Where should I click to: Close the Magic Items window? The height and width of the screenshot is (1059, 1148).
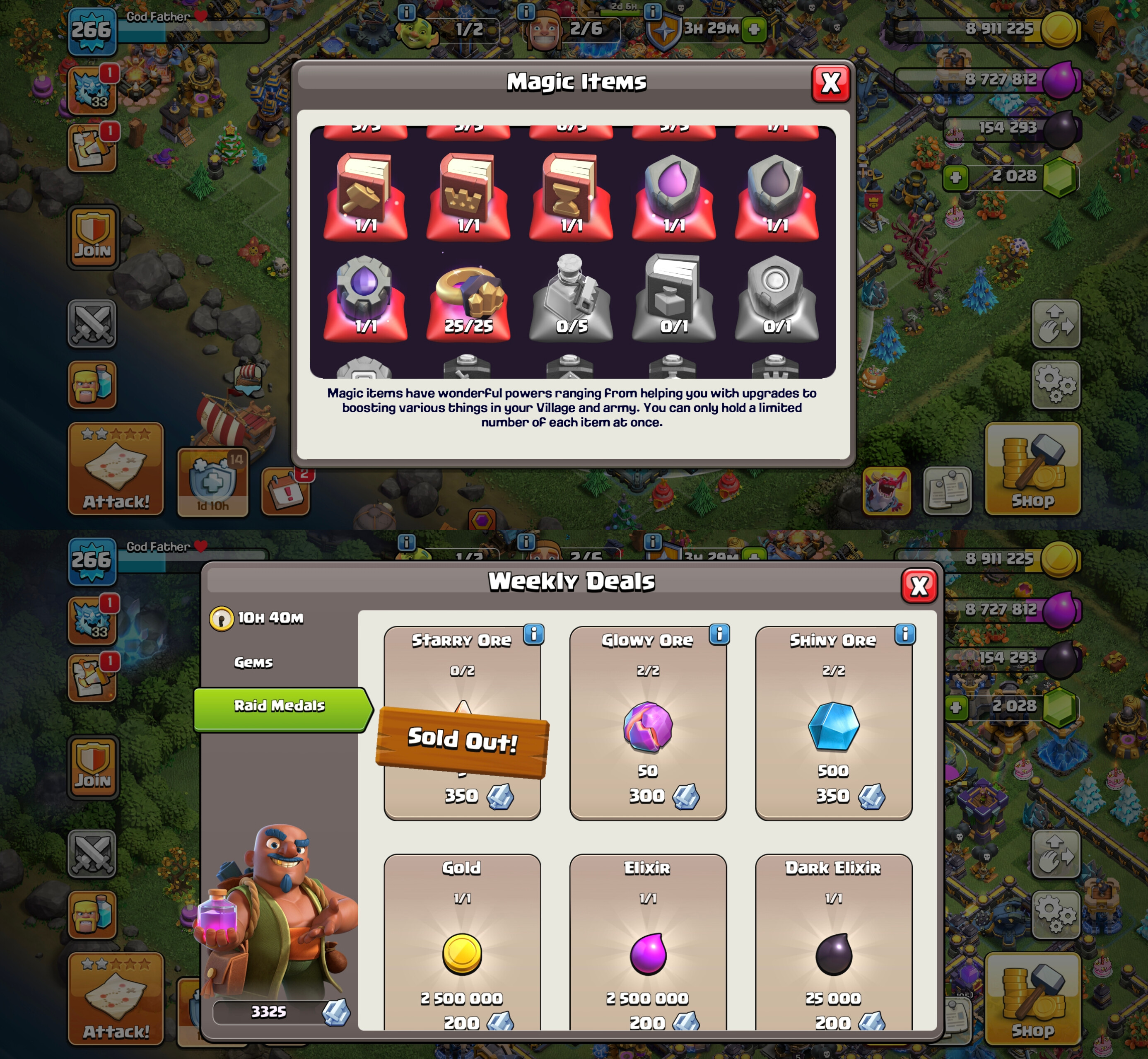click(x=830, y=84)
